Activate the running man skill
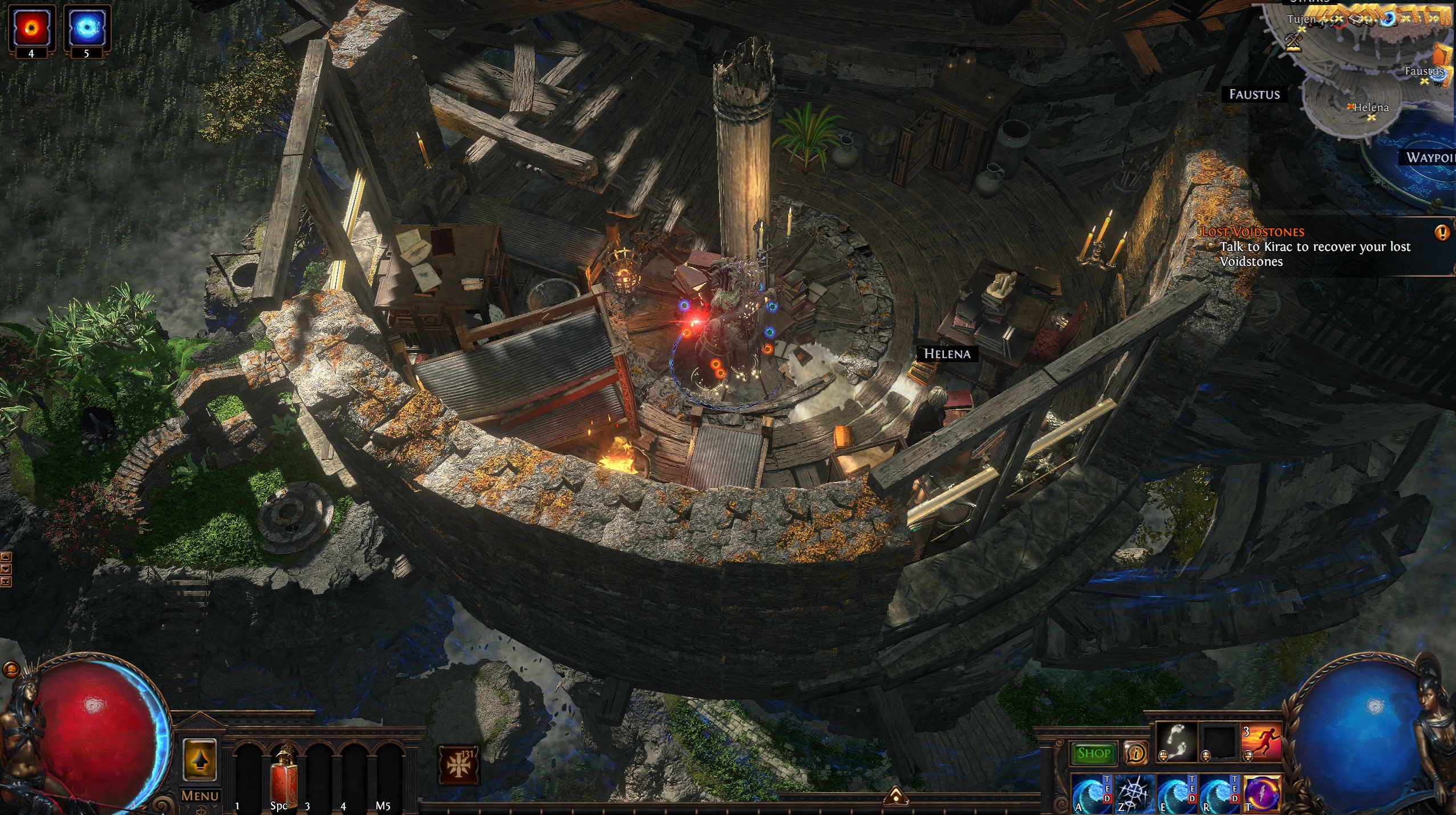The image size is (1456, 815). (1261, 741)
